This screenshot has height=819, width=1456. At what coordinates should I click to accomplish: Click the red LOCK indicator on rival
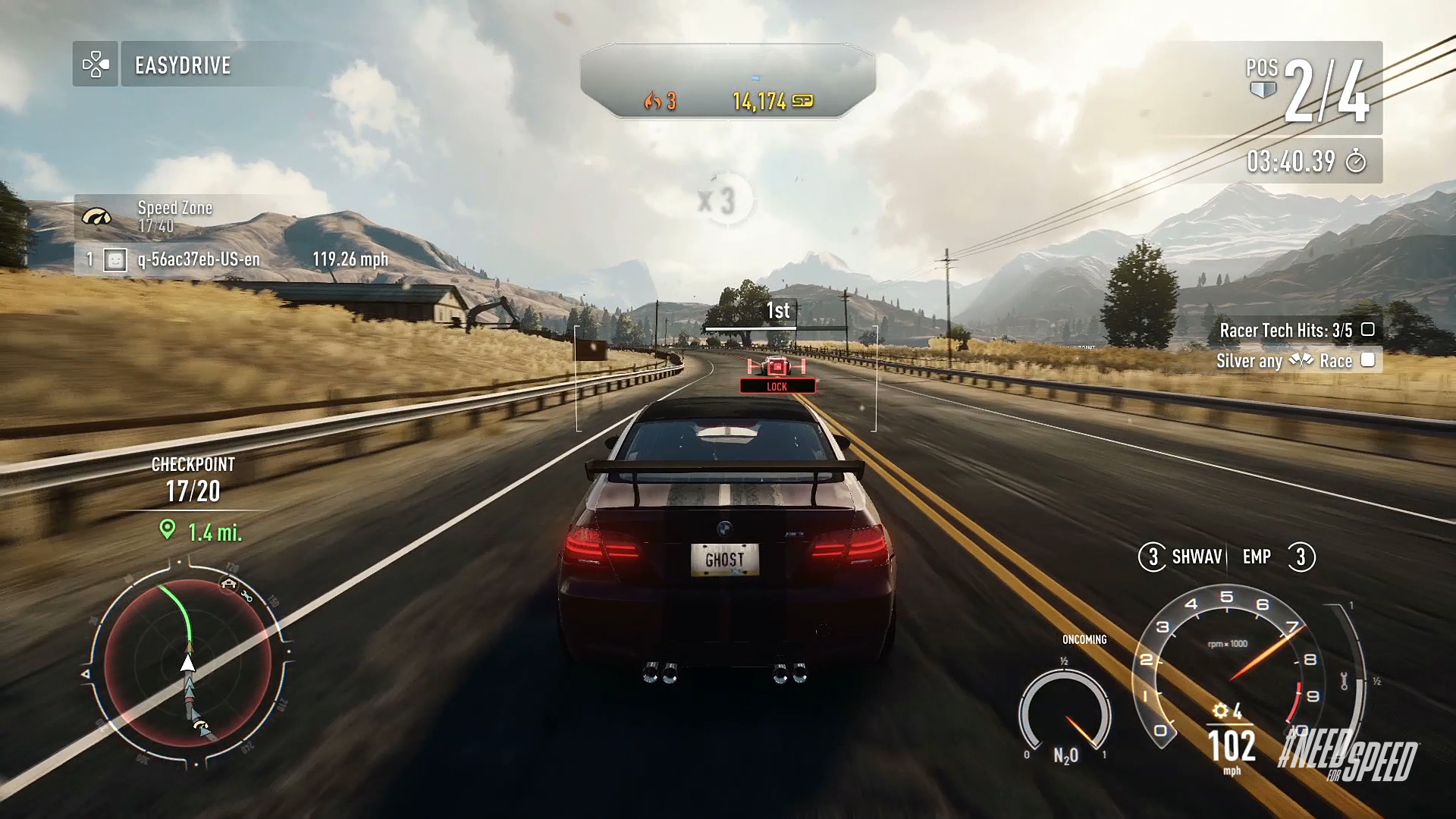tap(778, 386)
